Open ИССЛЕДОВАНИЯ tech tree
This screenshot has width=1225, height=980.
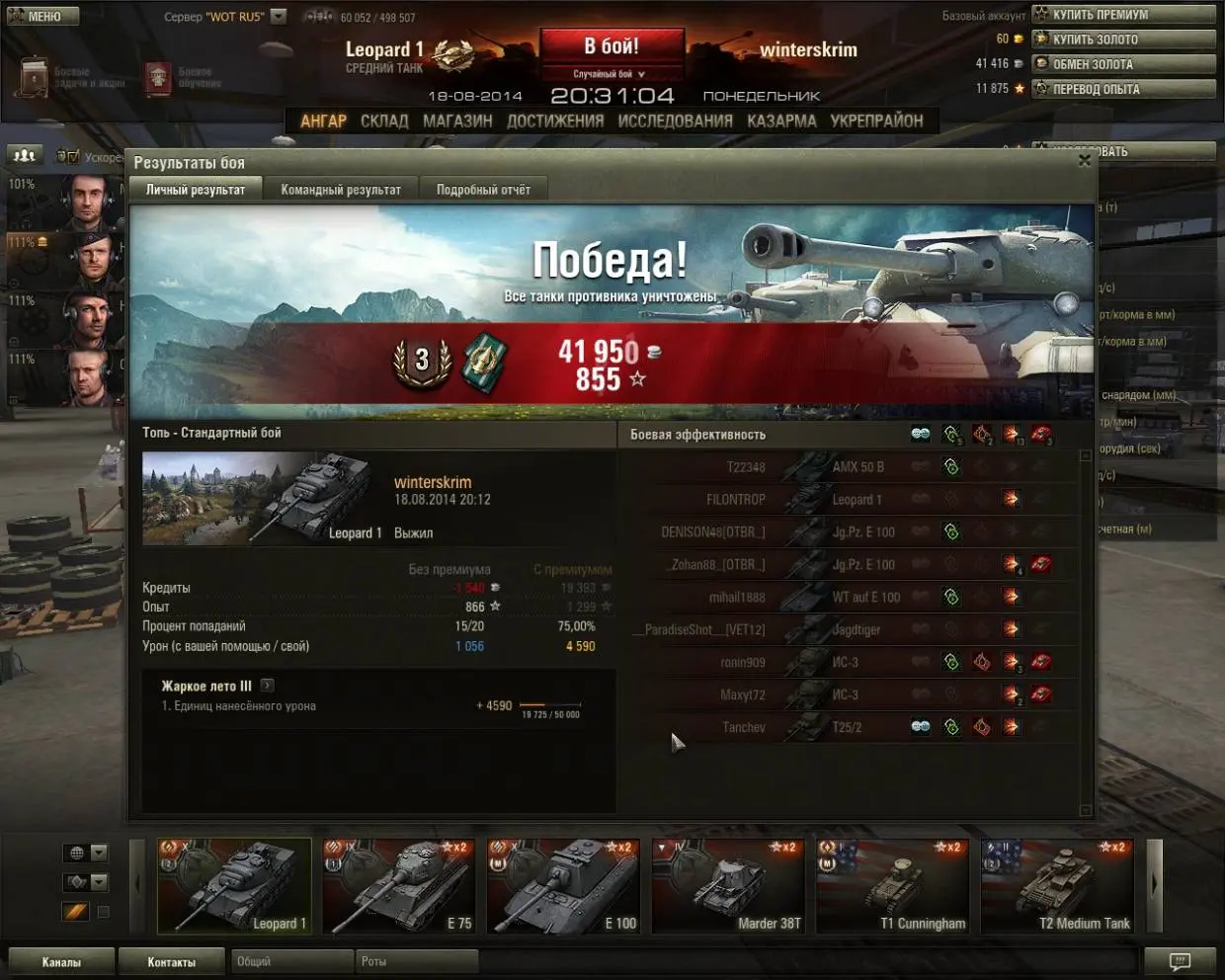[x=676, y=121]
